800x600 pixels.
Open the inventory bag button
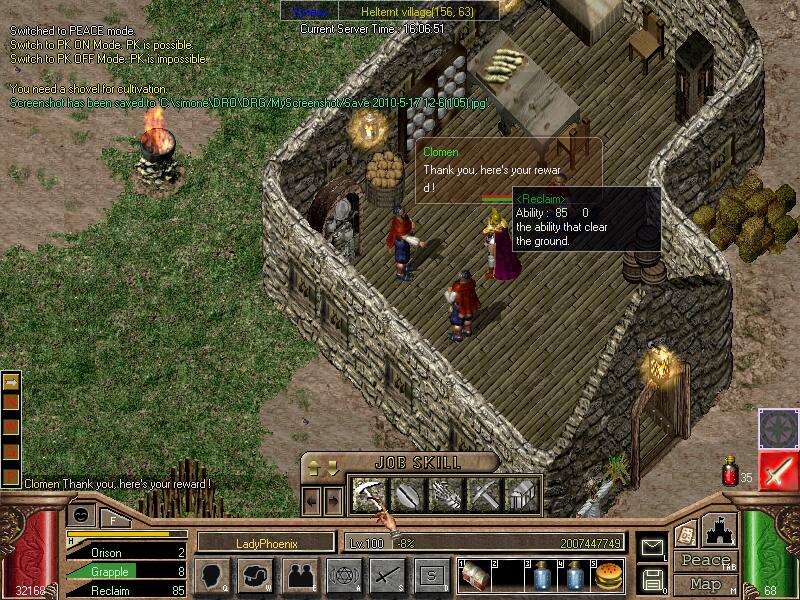click(257, 575)
